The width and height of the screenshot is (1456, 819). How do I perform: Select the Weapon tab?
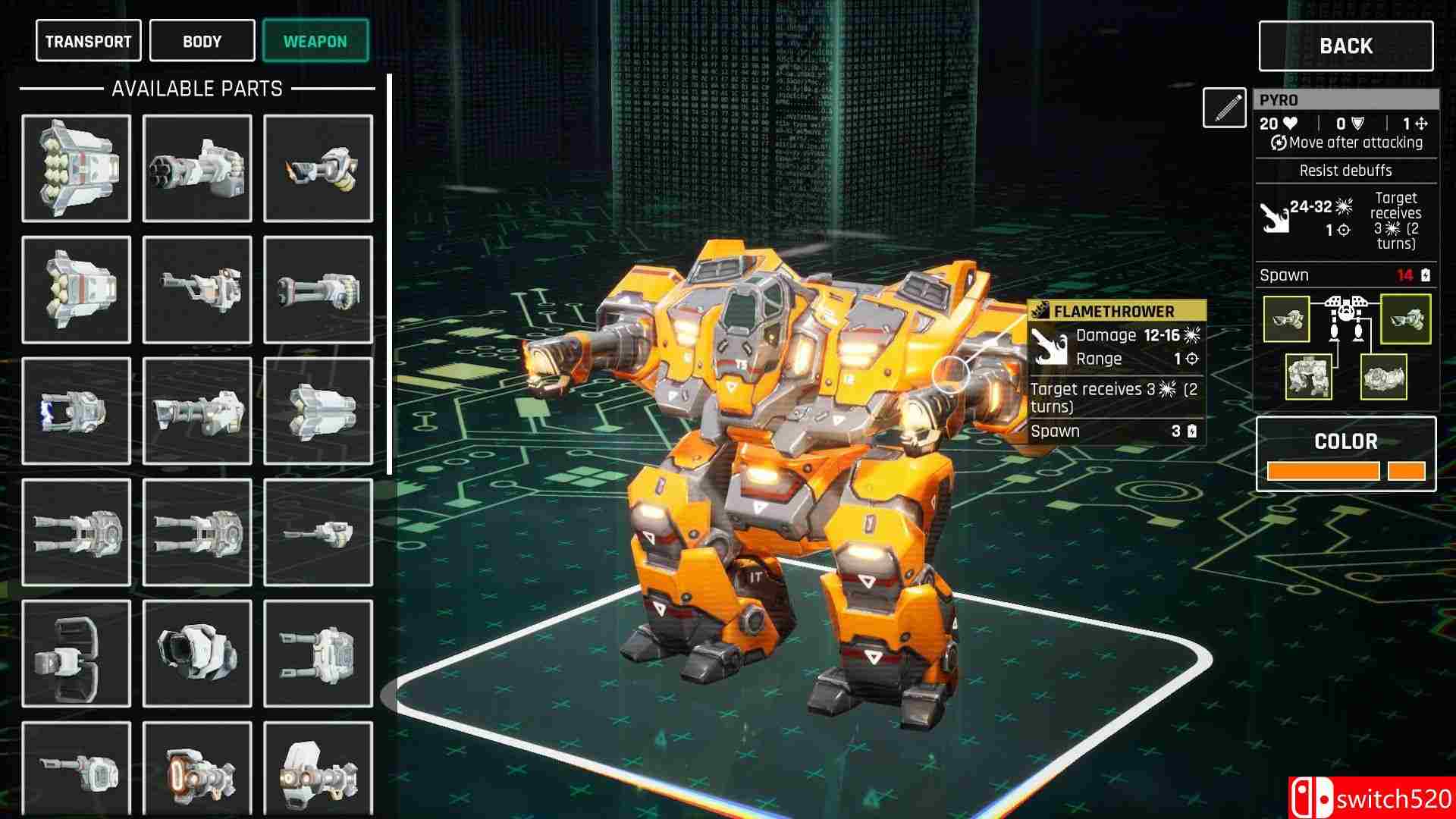point(315,41)
